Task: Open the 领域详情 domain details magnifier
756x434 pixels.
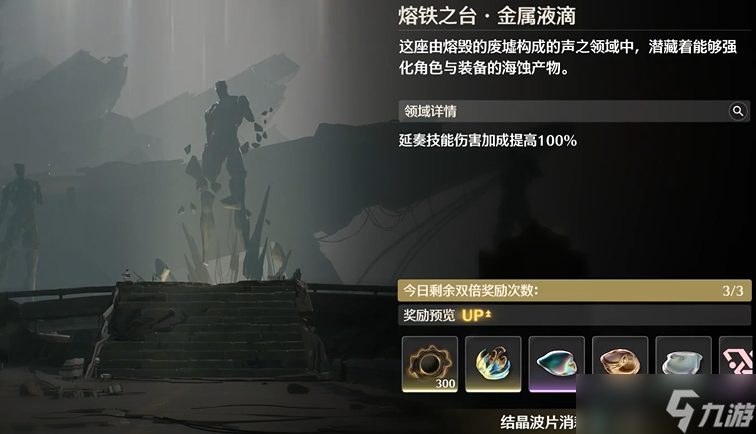Action: click(738, 111)
